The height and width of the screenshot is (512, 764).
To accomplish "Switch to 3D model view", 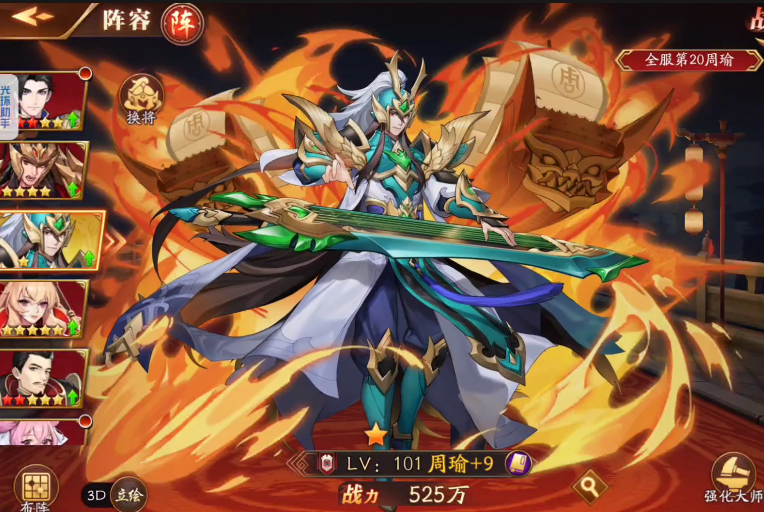I will coord(95,495).
